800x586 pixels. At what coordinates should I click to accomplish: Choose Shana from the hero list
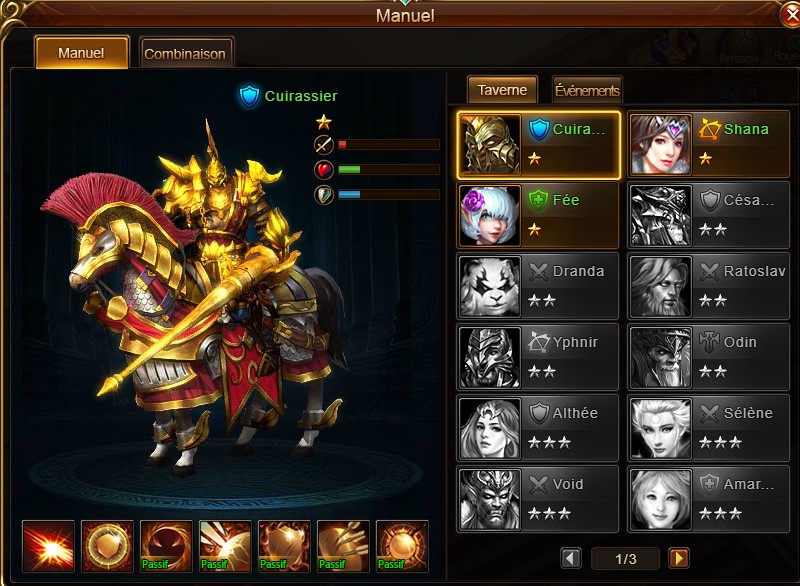[709, 144]
